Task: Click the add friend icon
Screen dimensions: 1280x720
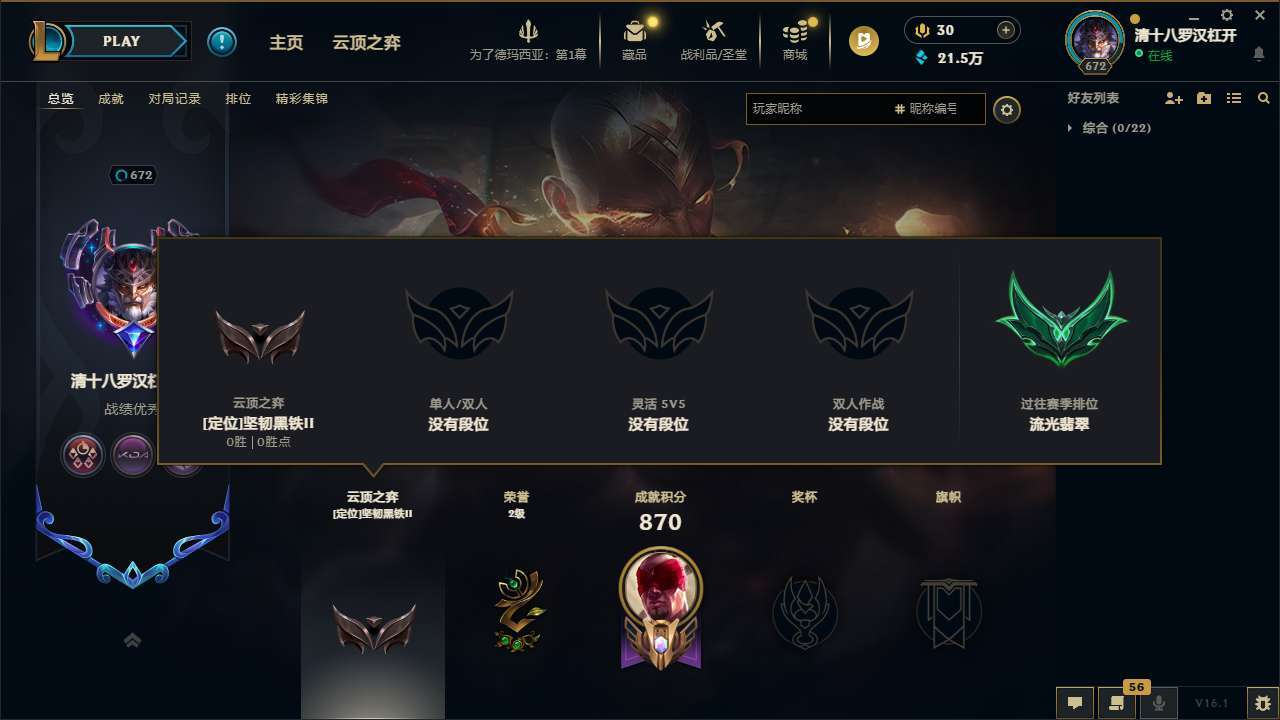Action: (1169, 98)
